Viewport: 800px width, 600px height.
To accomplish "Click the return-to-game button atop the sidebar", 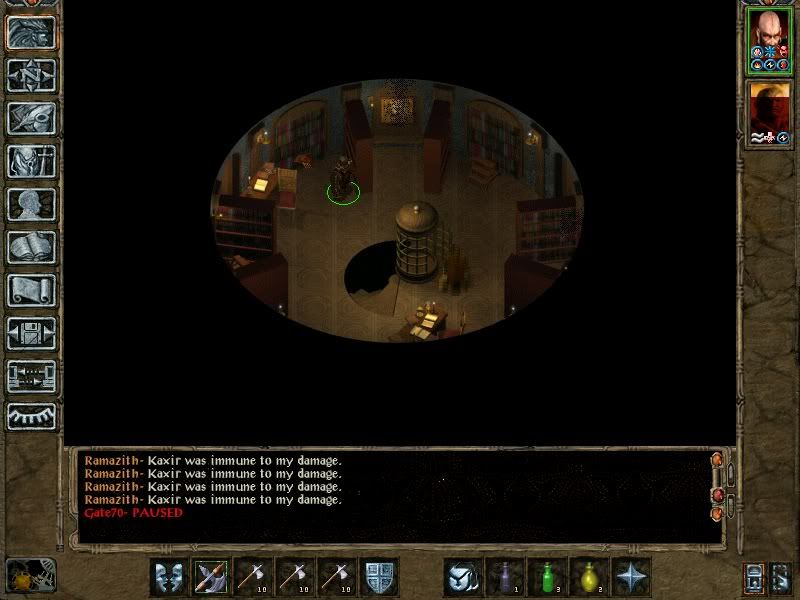I will [31, 33].
